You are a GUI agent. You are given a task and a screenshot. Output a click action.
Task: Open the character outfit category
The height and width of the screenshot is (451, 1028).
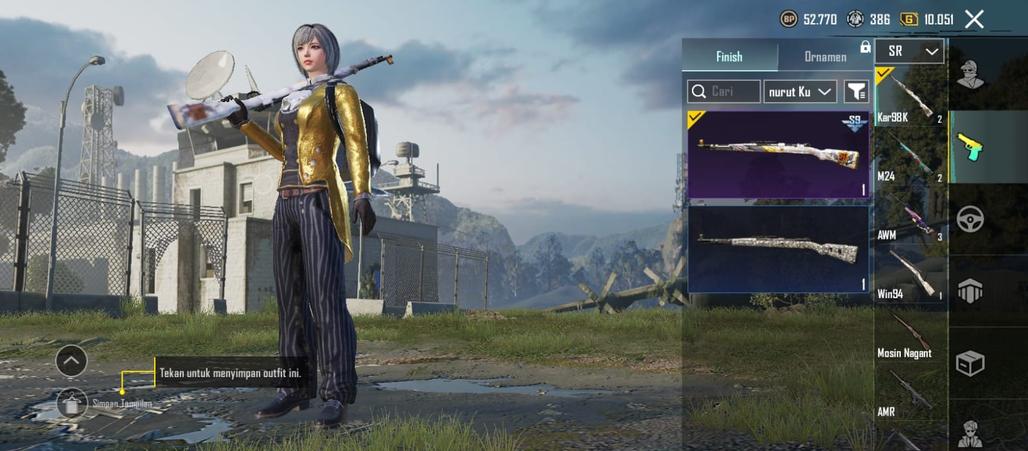coord(969,74)
